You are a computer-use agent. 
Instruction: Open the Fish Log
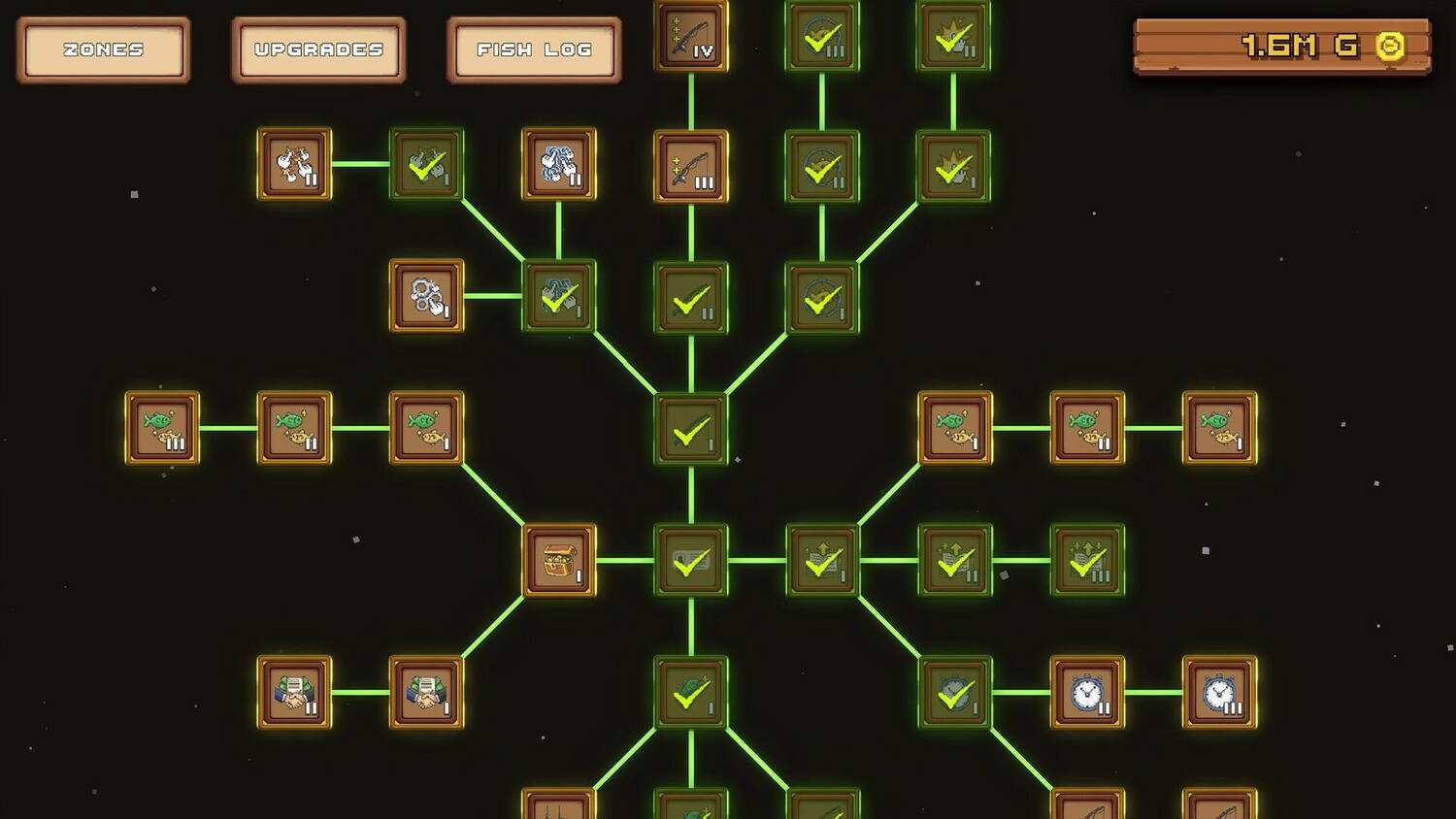pyautogui.click(x=534, y=49)
